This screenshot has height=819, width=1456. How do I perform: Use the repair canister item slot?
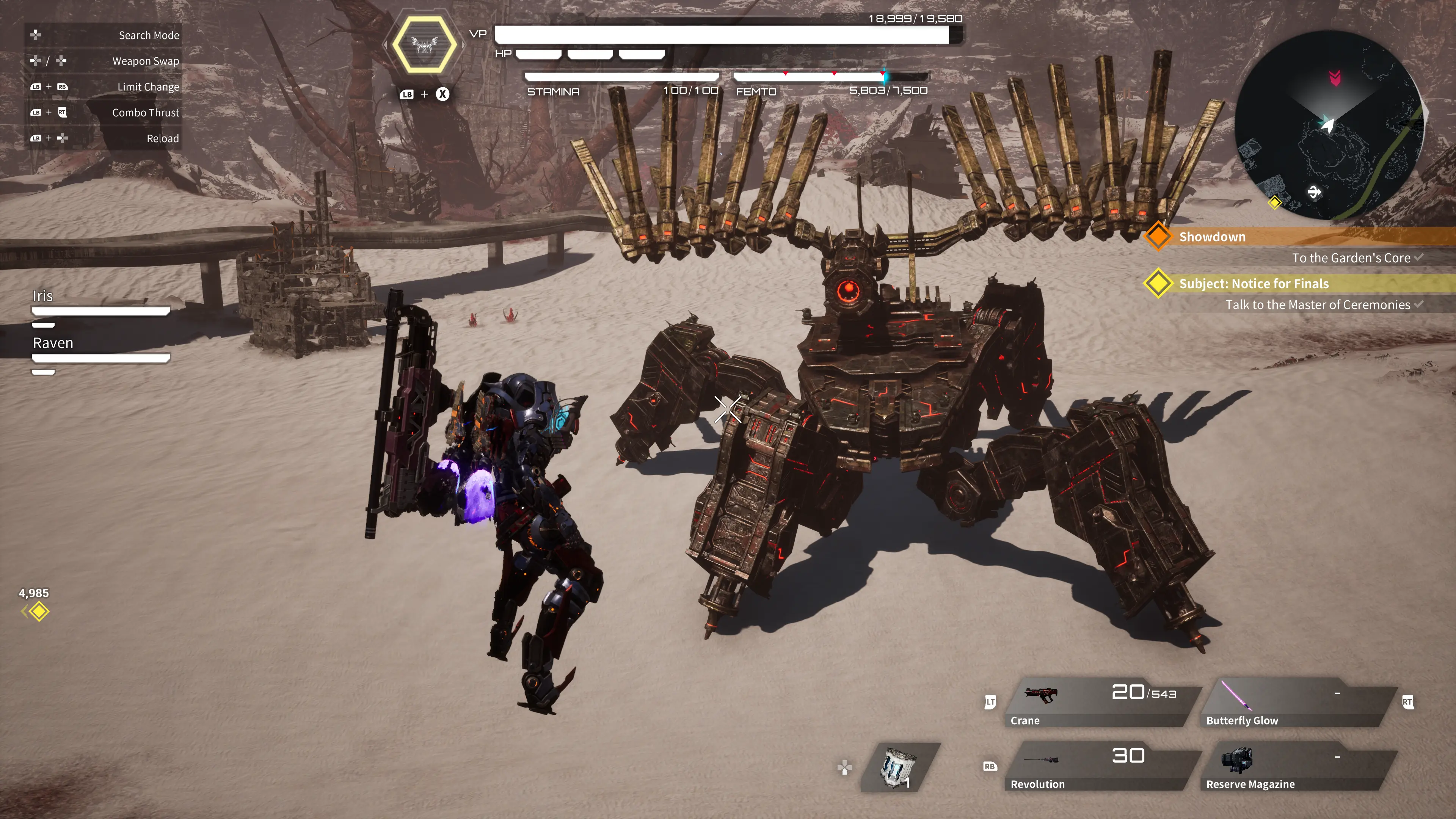coord(899,767)
